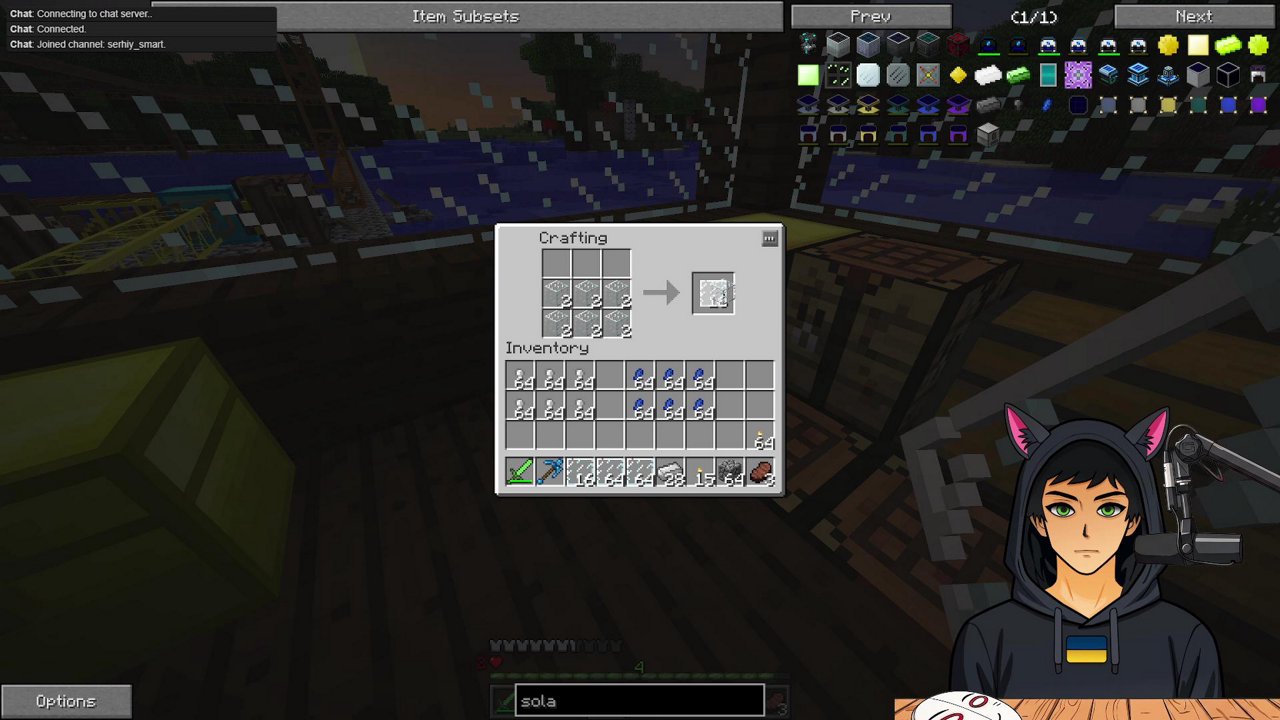Pick up the torch stack of 64 in inventory
This screenshot has width=1280, height=720.
(x=762, y=442)
